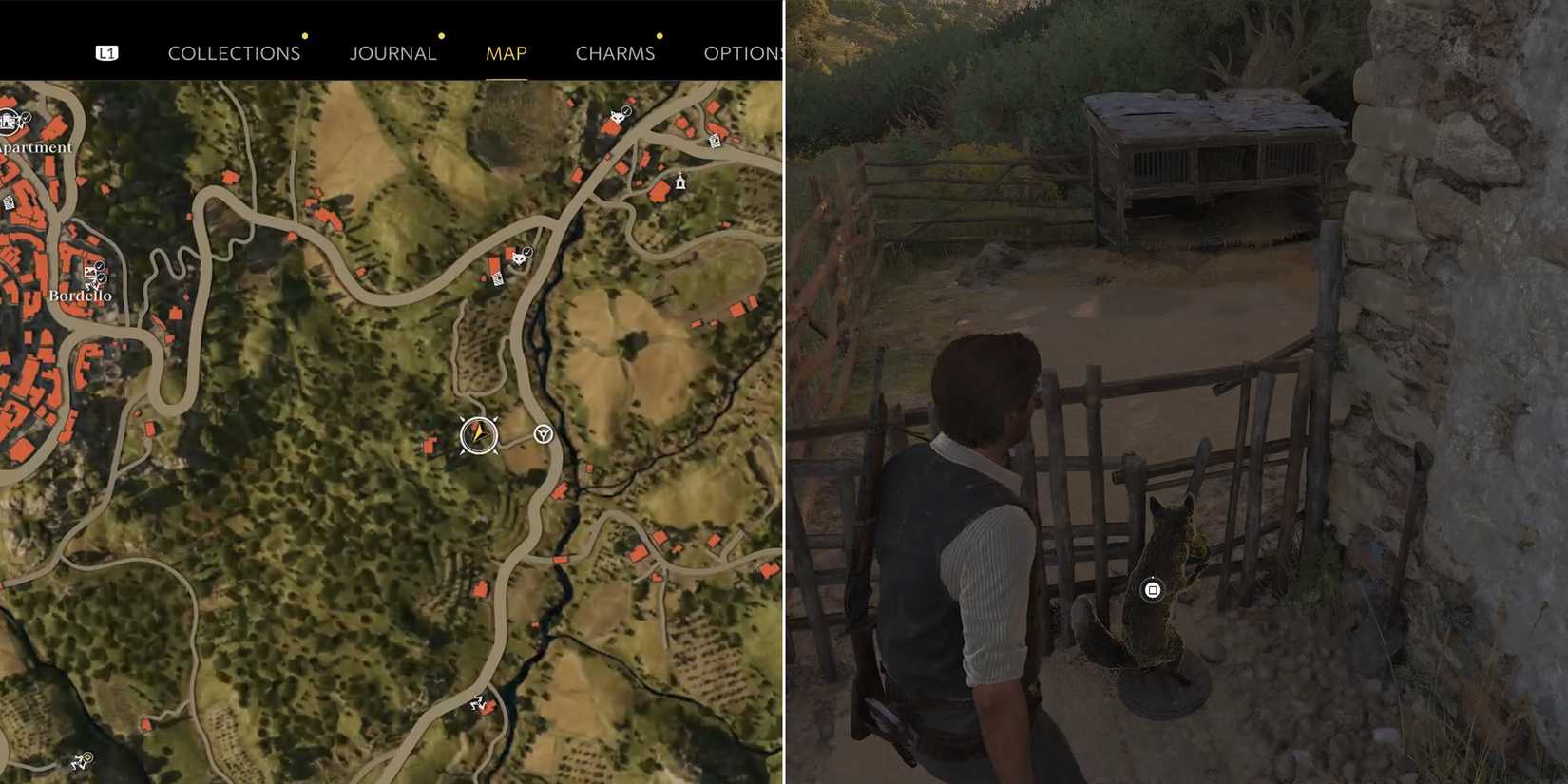1568x784 pixels.
Task: Select the camera snapshot icon near Bordello
Action: point(89,272)
